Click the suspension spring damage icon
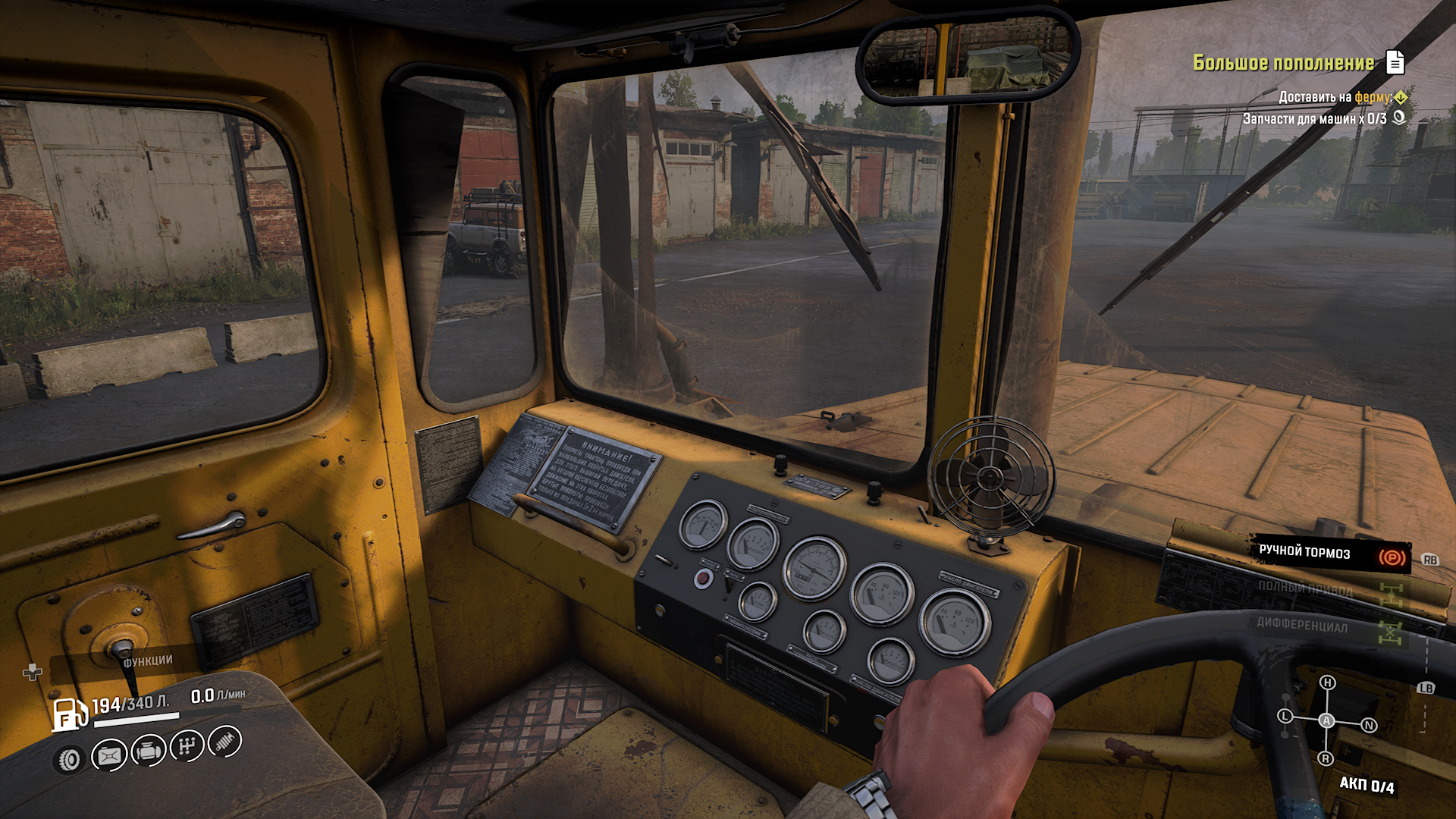Image resolution: width=1456 pixels, height=819 pixels. [224, 741]
